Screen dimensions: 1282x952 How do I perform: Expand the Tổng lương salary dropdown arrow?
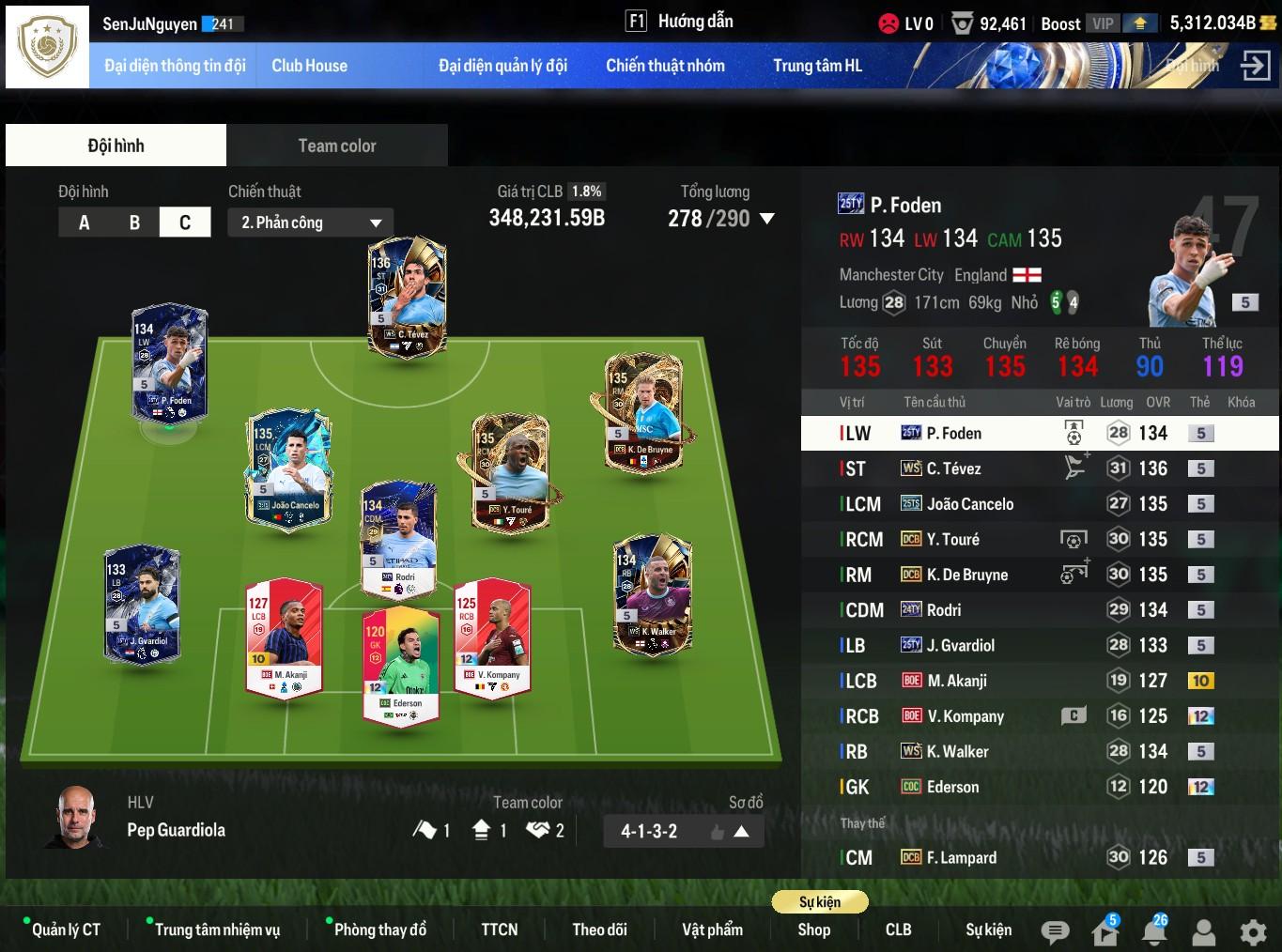click(x=766, y=219)
